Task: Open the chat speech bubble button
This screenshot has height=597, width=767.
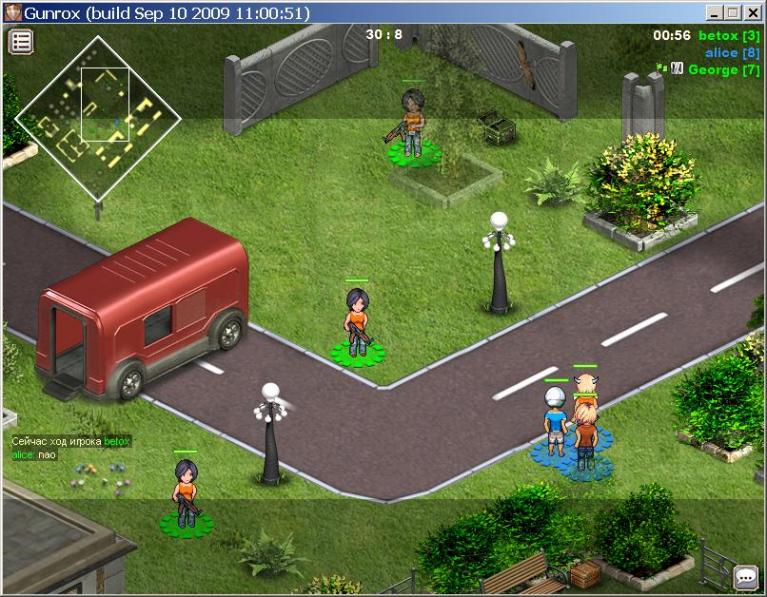Action: [x=745, y=577]
